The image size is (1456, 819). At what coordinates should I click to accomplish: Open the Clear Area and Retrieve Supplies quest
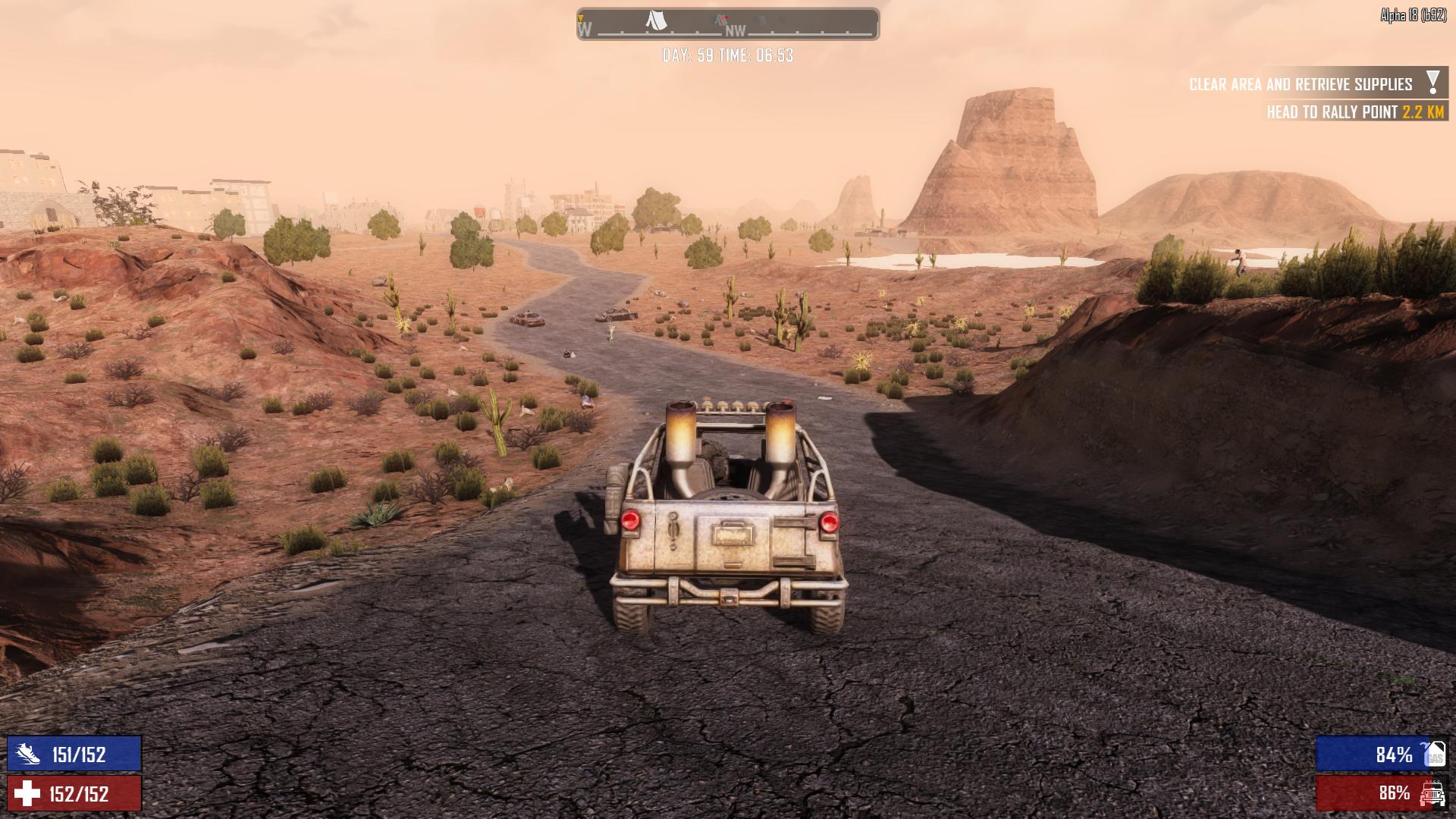point(1300,84)
